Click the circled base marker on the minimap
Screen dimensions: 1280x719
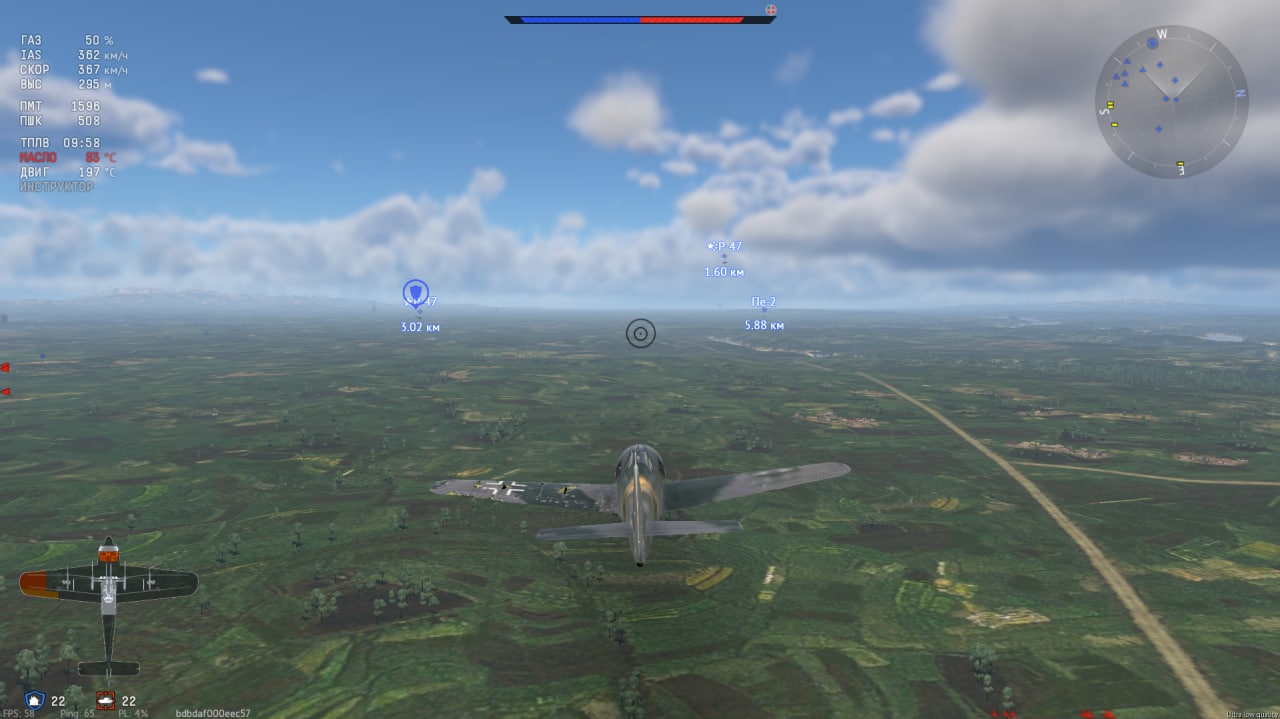pos(1152,43)
